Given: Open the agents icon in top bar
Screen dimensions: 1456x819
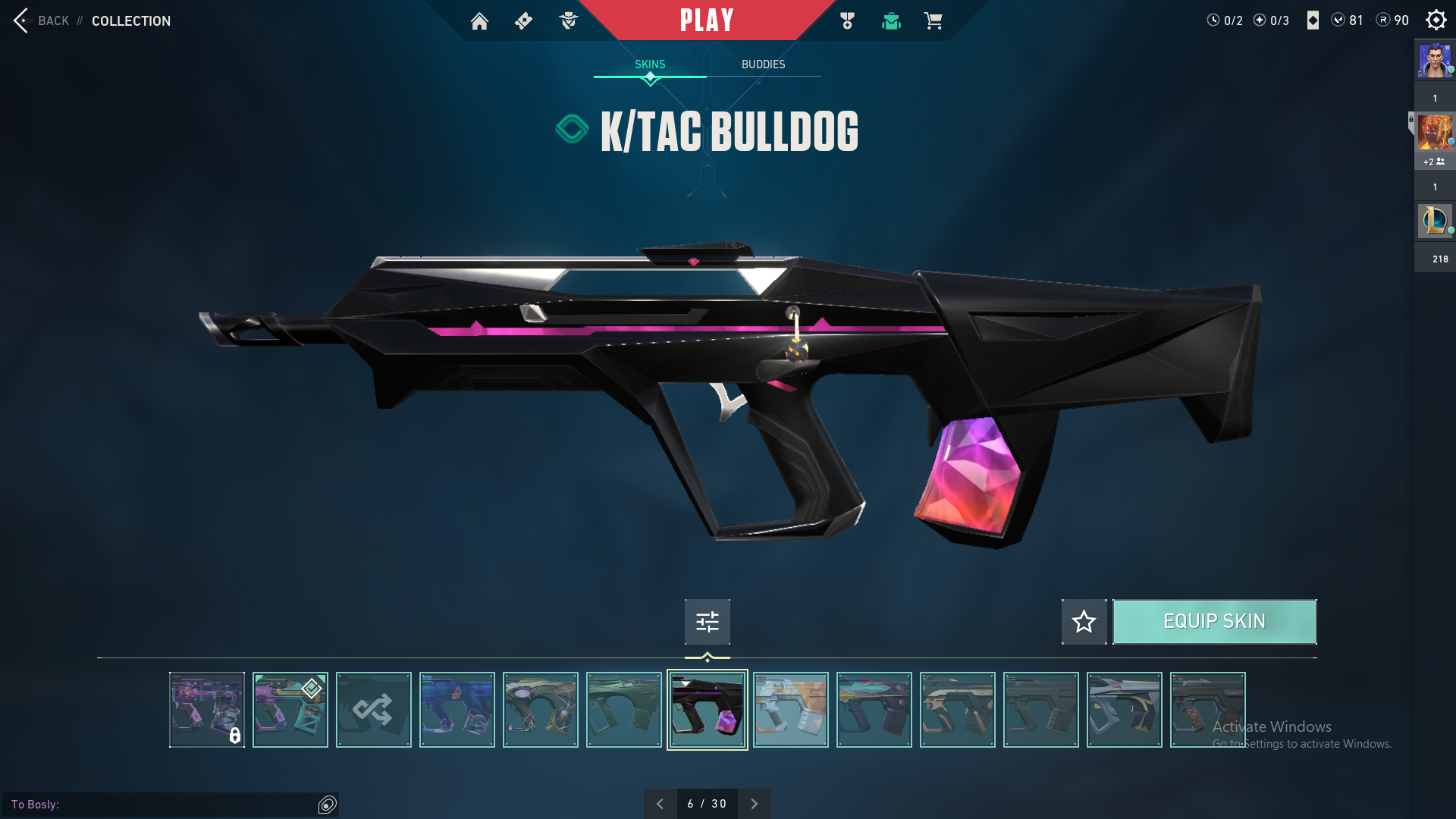Looking at the screenshot, I should coord(568,21).
